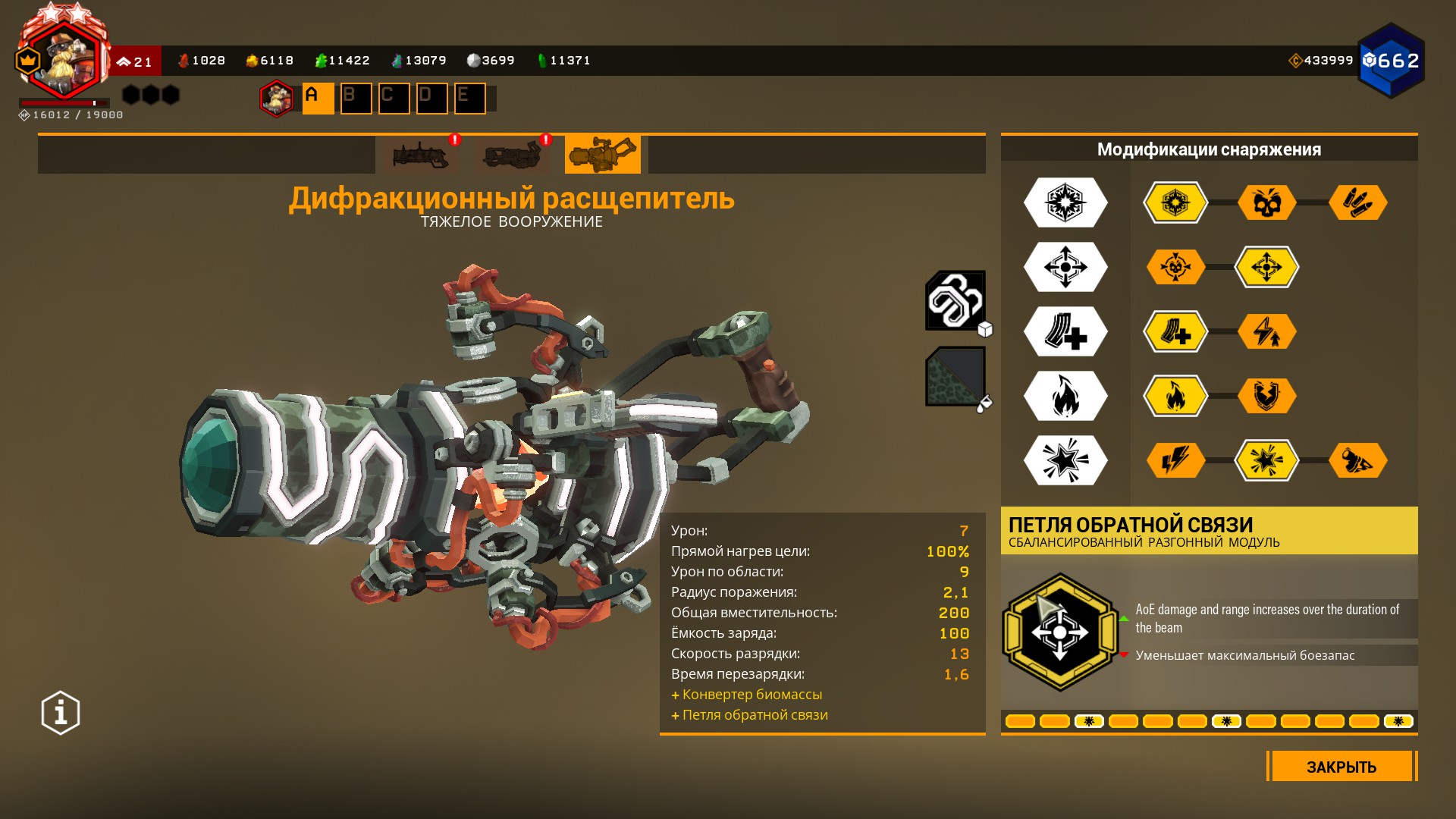The width and height of the screenshot is (1456, 819).
Task: Select the skull modification in the top row
Action: (1266, 202)
